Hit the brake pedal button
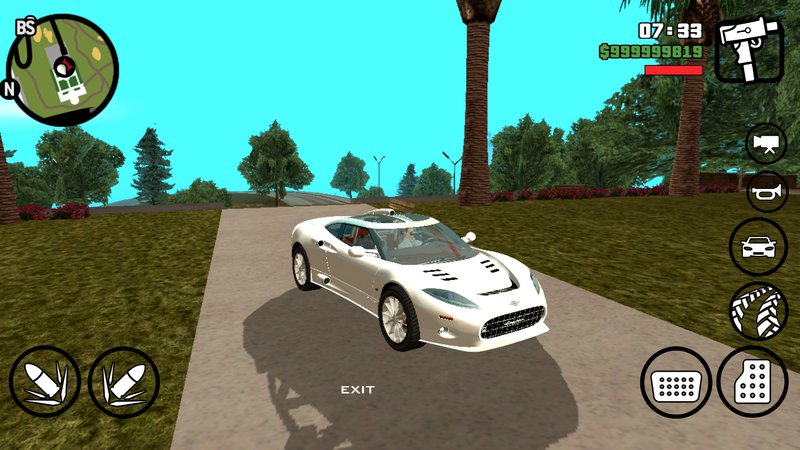The width and height of the screenshot is (800, 450). (676, 382)
